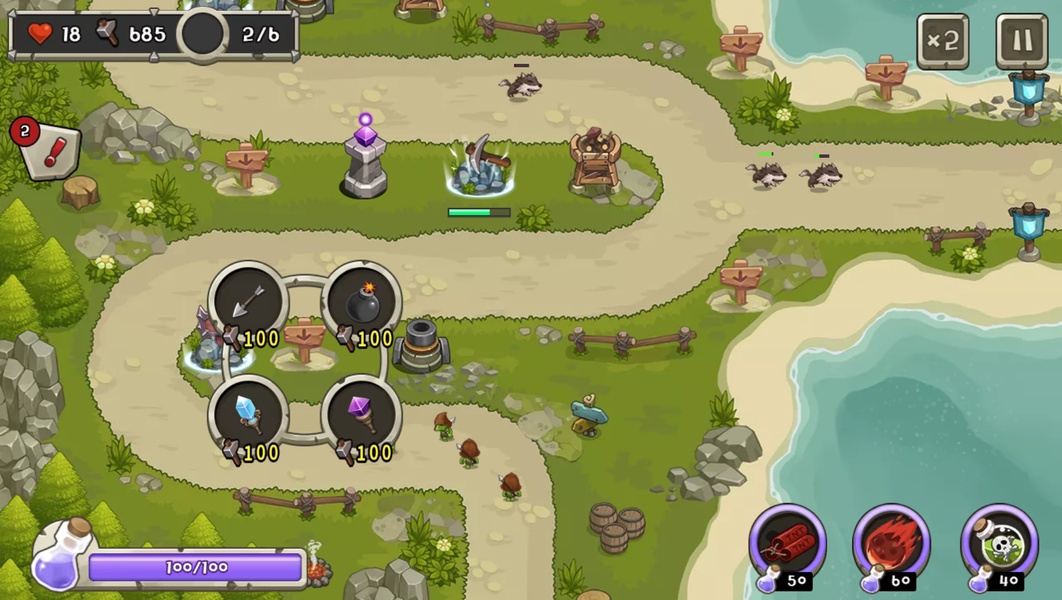Pause the game

click(1021, 41)
